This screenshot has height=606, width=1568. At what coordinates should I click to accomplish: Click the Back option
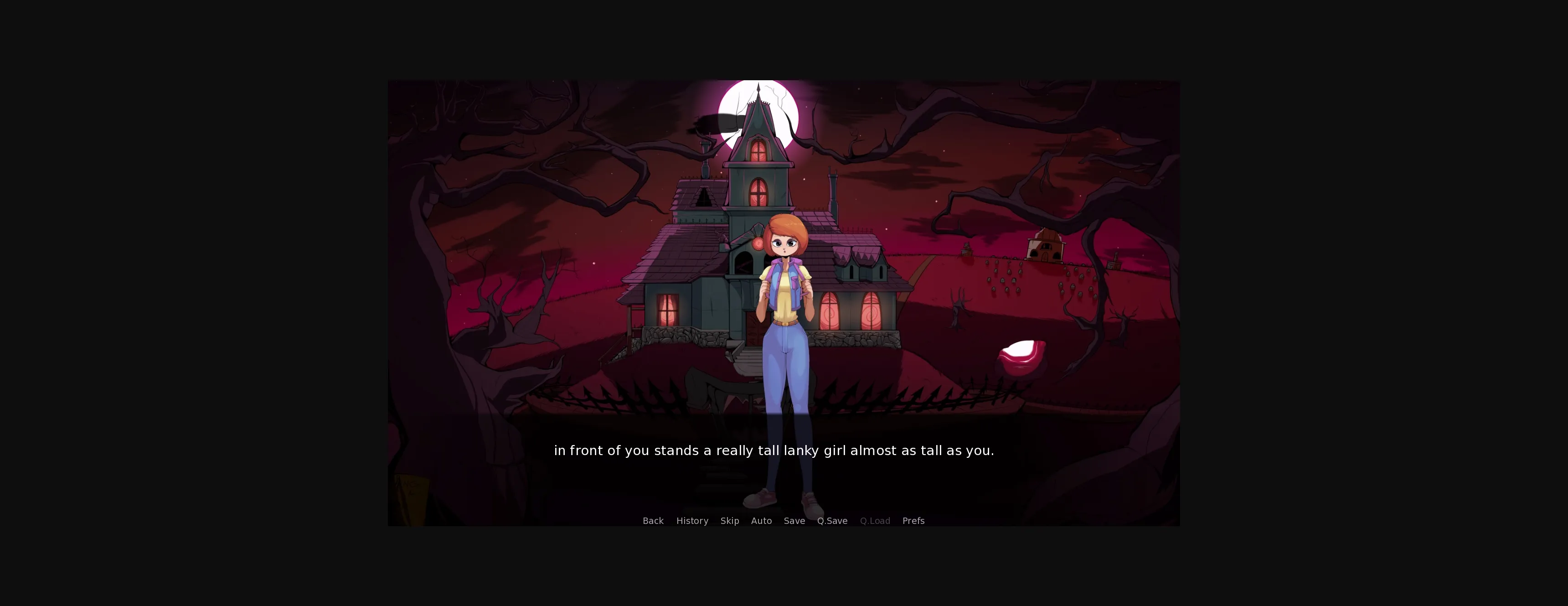pyautogui.click(x=653, y=521)
